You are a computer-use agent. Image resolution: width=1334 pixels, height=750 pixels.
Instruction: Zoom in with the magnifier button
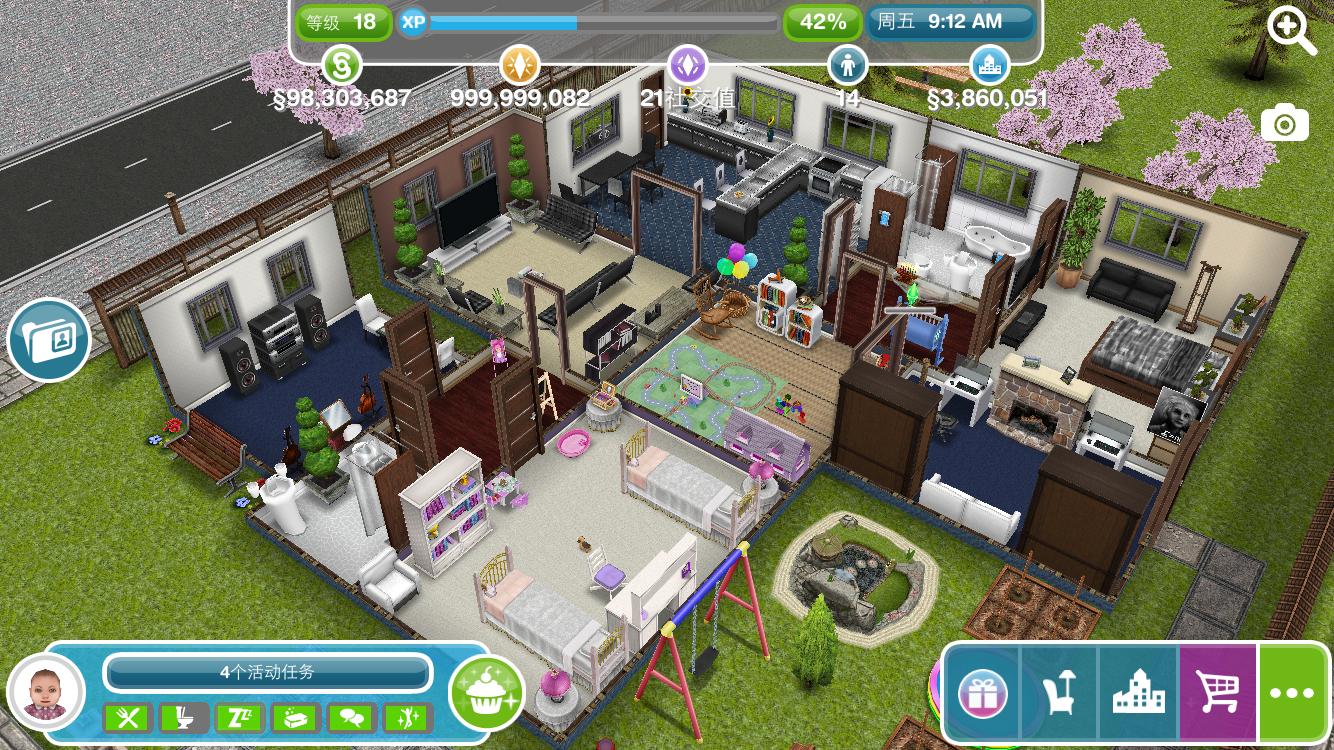[1291, 31]
